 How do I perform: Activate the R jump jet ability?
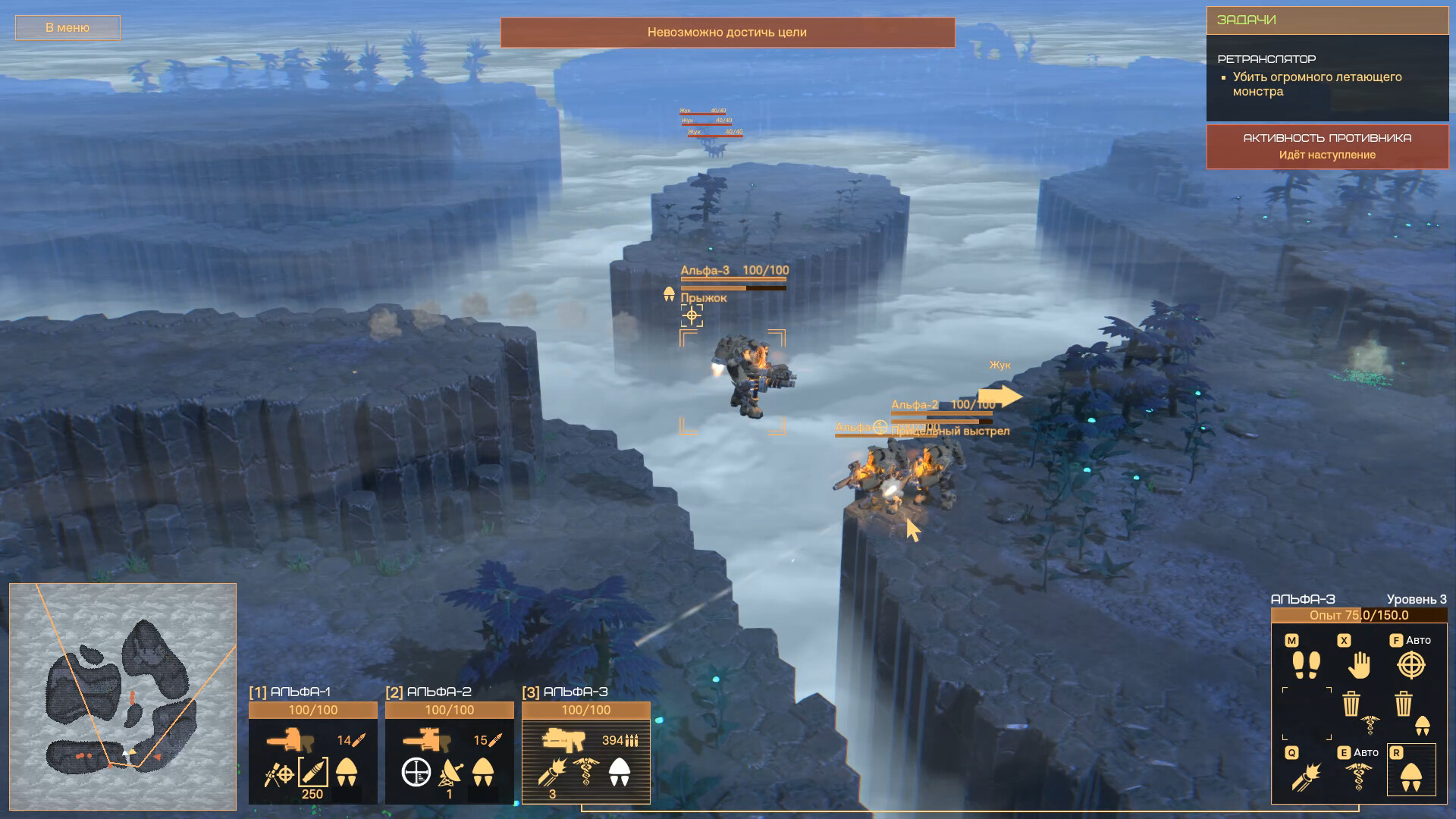(x=1412, y=775)
